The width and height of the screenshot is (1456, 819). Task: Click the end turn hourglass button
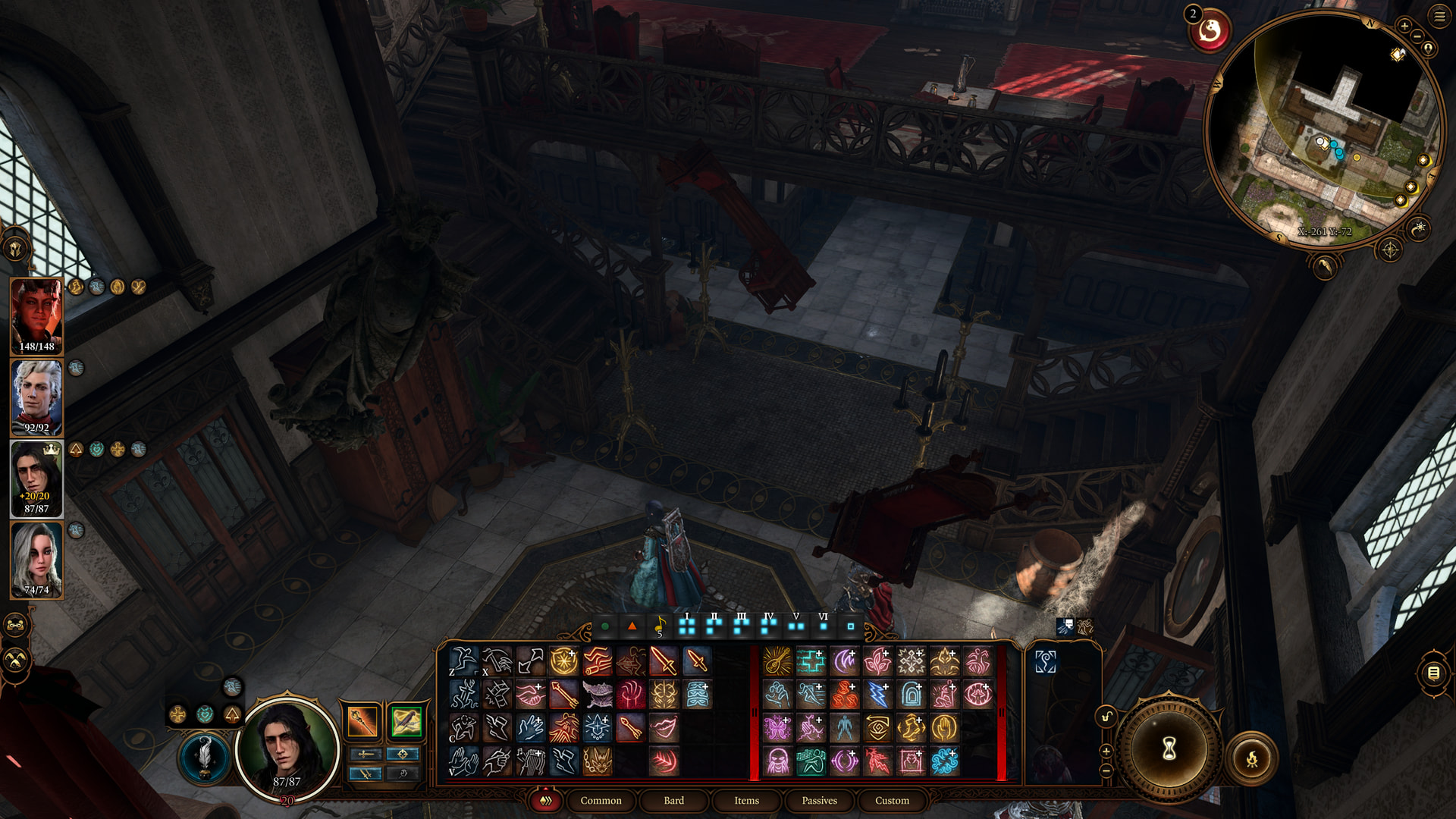(1169, 748)
